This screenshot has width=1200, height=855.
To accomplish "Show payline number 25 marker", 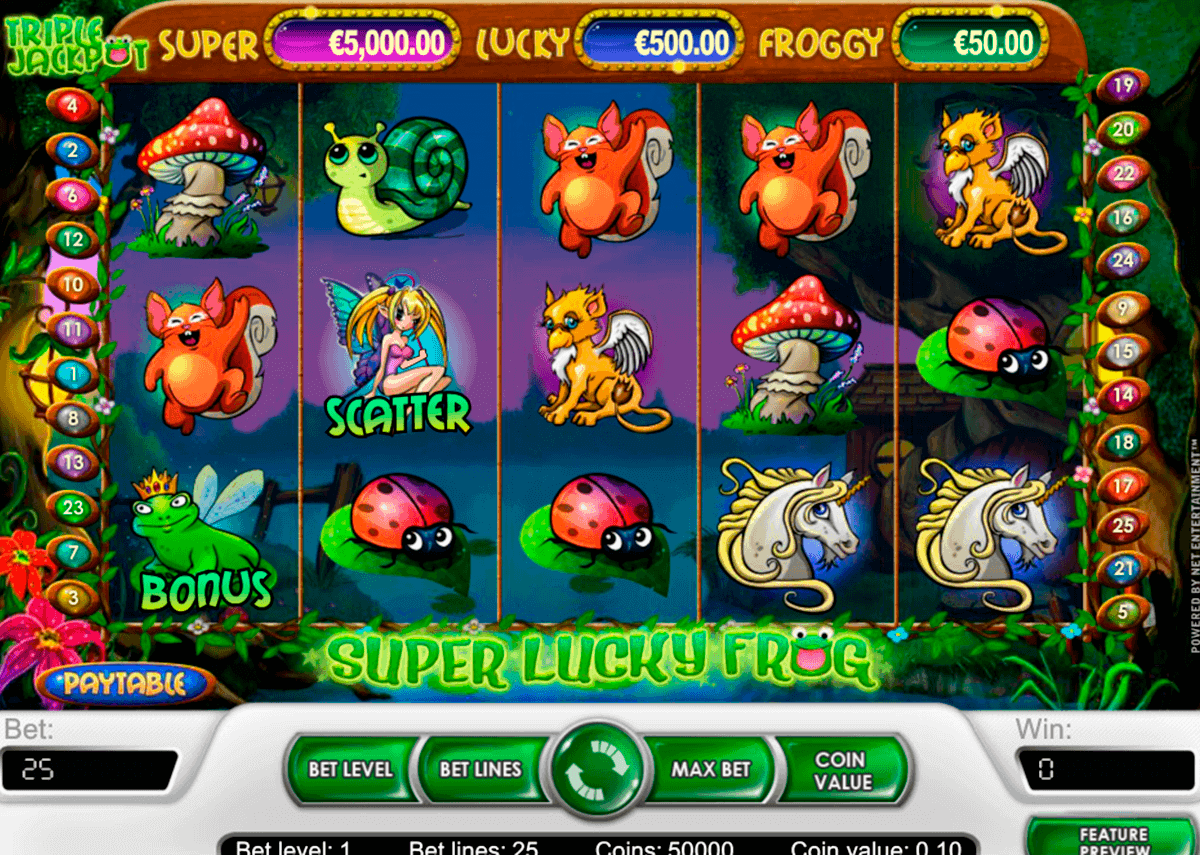I will click(x=1122, y=524).
